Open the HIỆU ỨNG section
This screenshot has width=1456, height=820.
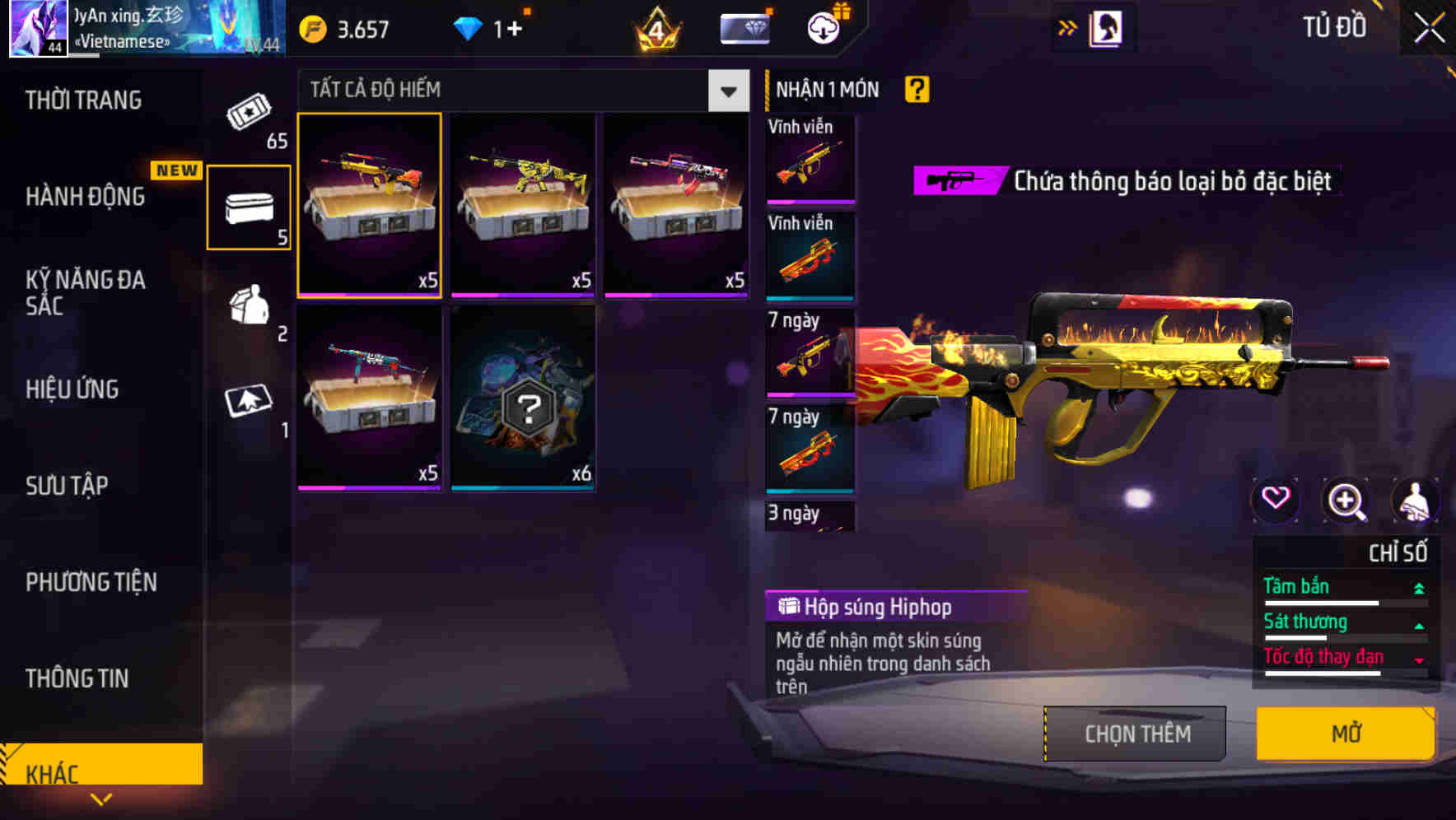72,389
